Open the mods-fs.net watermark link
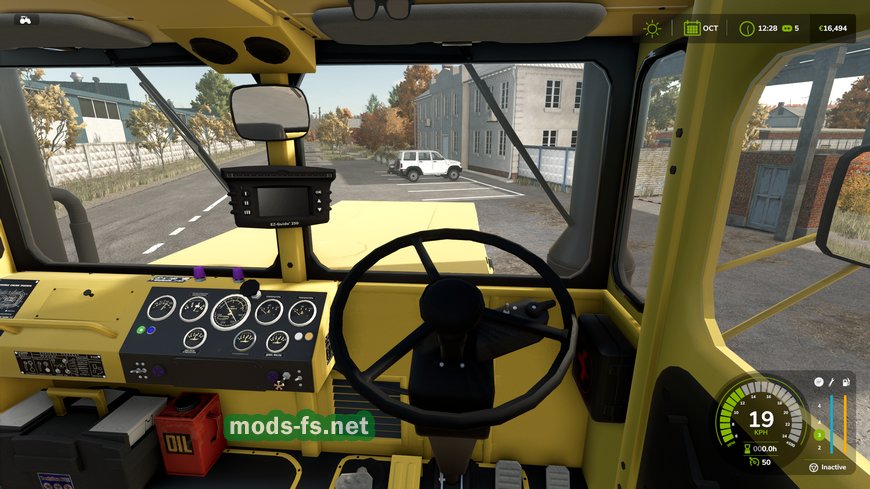The width and height of the screenshot is (870, 489). click(x=299, y=427)
